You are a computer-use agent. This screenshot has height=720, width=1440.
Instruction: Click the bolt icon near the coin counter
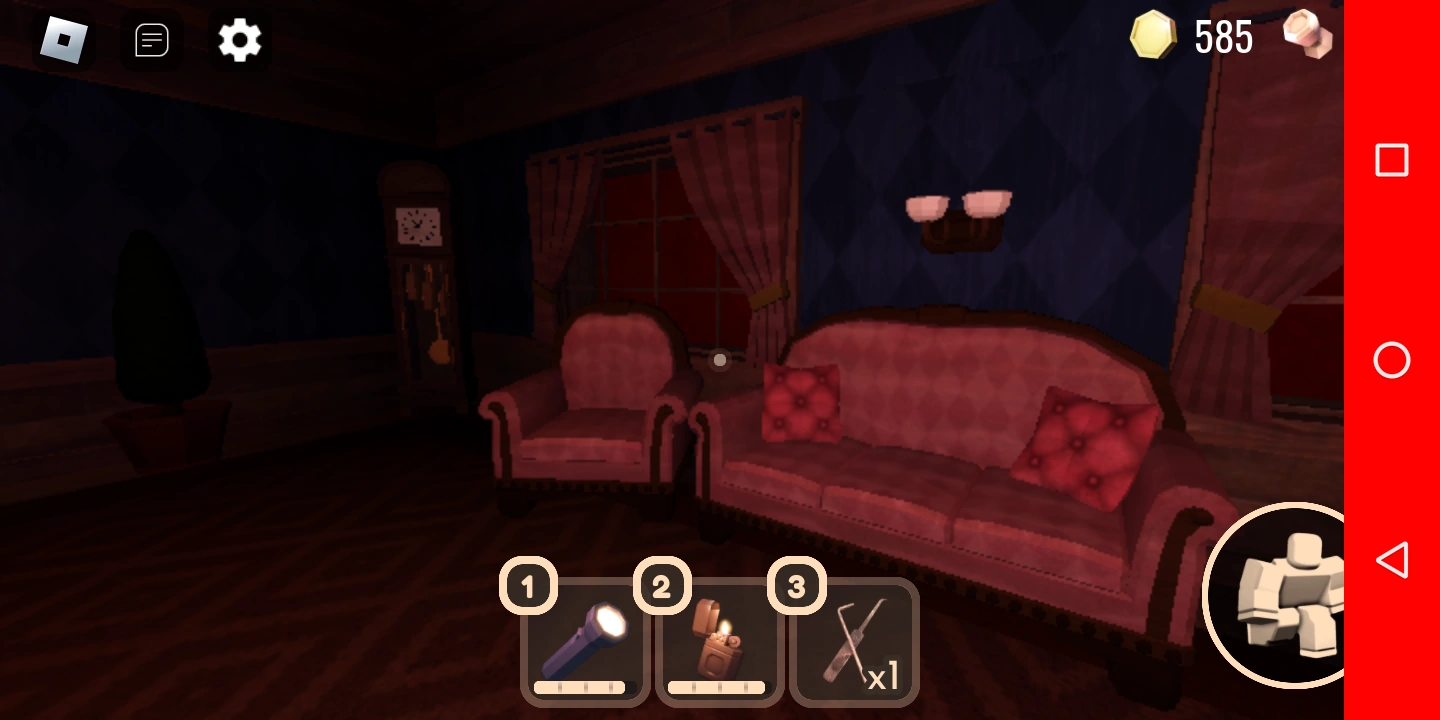[1306, 37]
